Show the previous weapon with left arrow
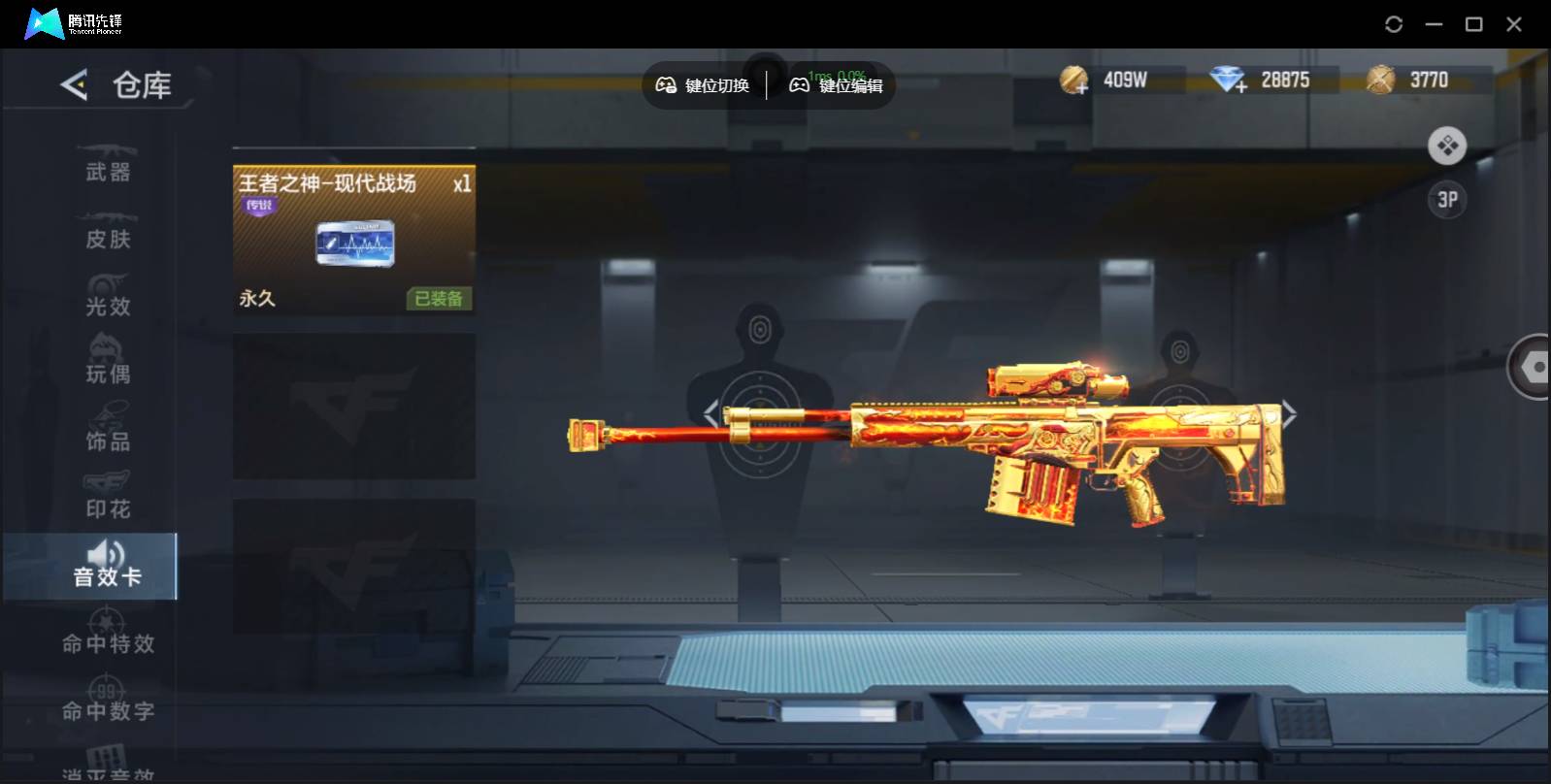Screen dimensions: 1551x784 [x=710, y=414]
